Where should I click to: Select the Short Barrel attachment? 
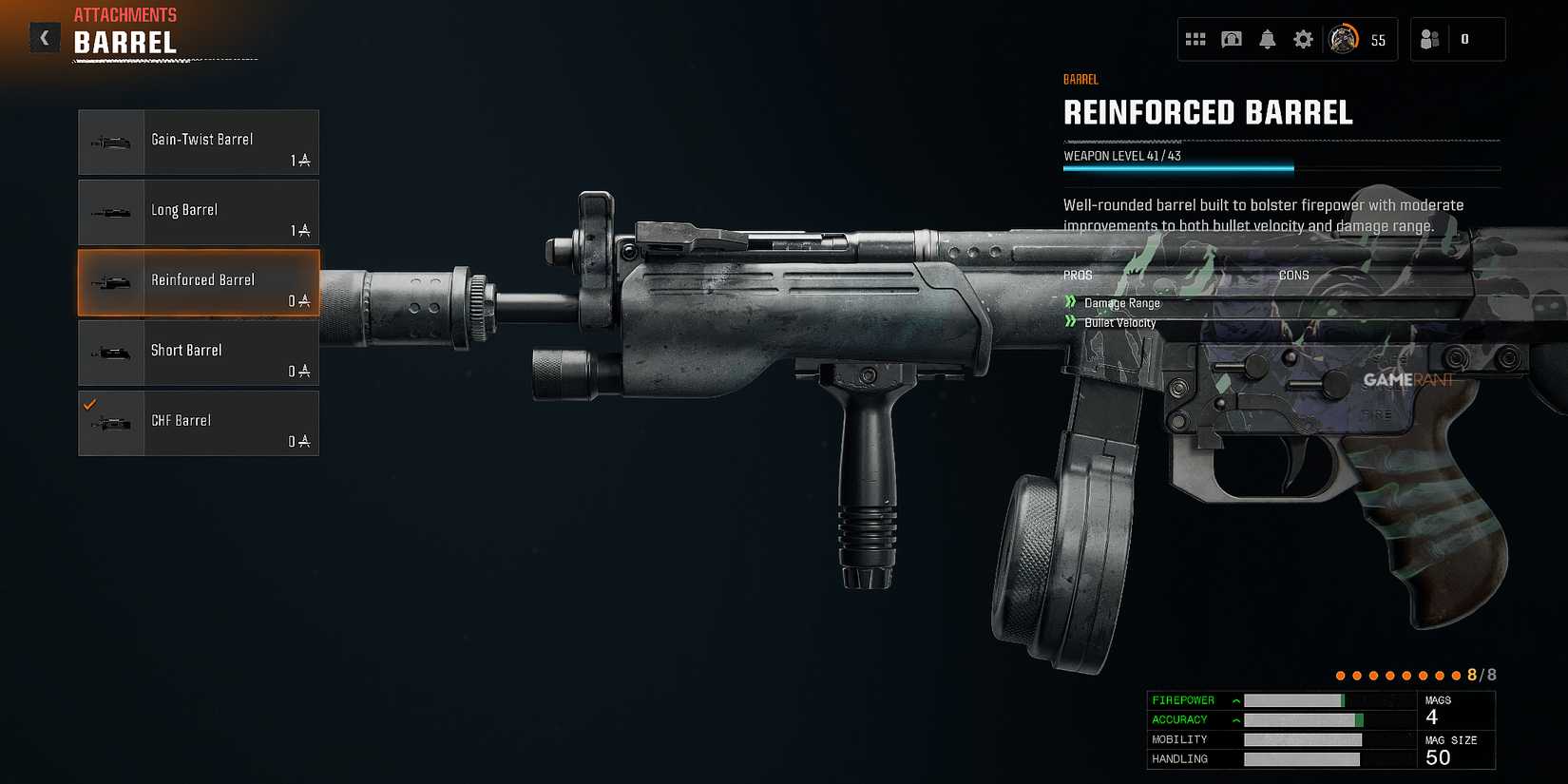[x=198, y=353]
